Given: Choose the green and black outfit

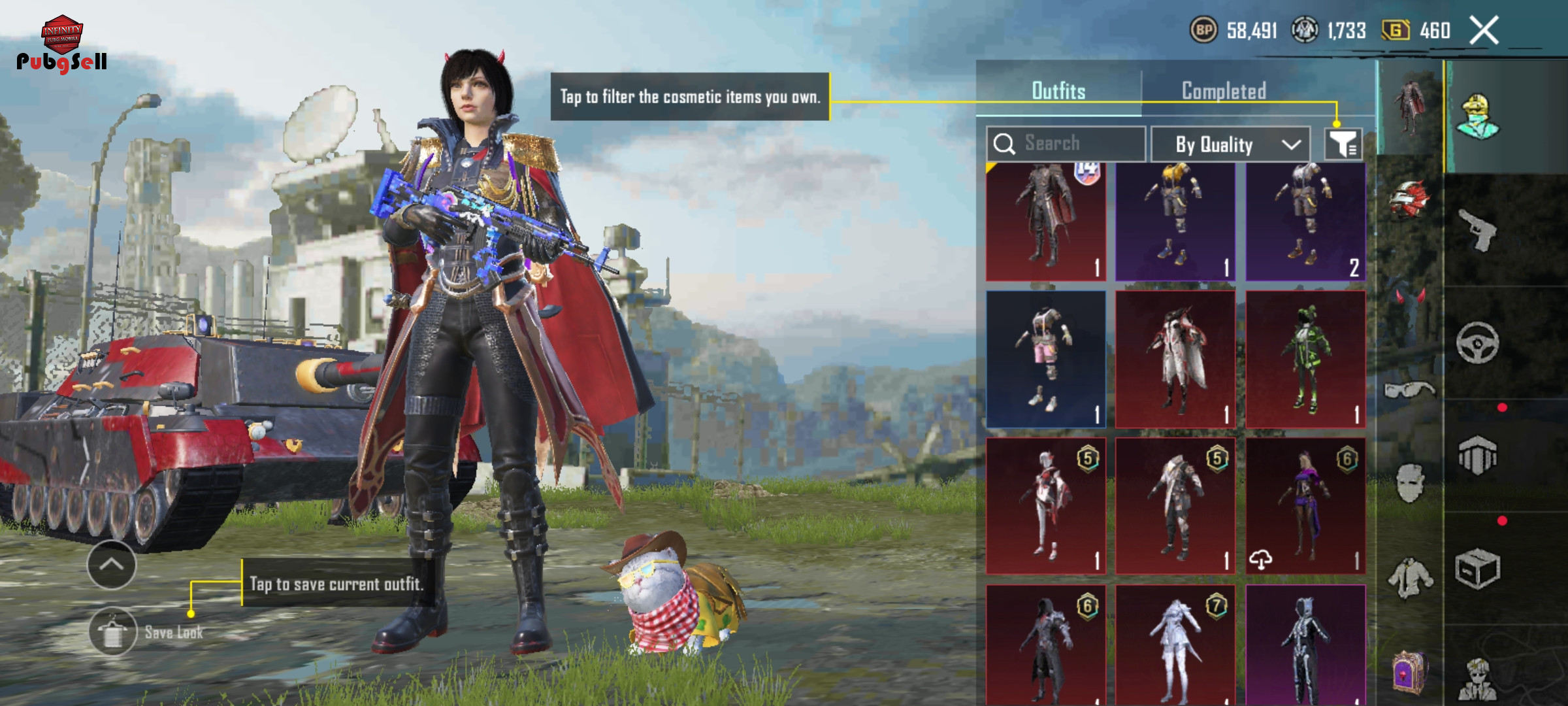Looking at the screenshot, I should tap(1305, 360).
